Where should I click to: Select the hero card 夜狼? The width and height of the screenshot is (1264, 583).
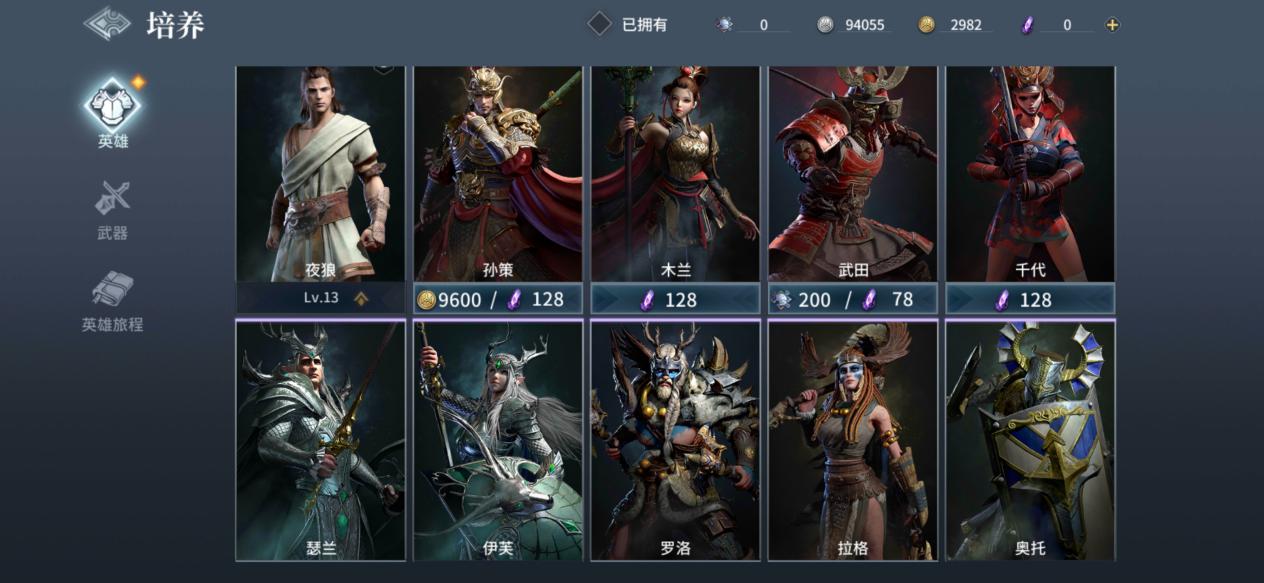point(320,175)
